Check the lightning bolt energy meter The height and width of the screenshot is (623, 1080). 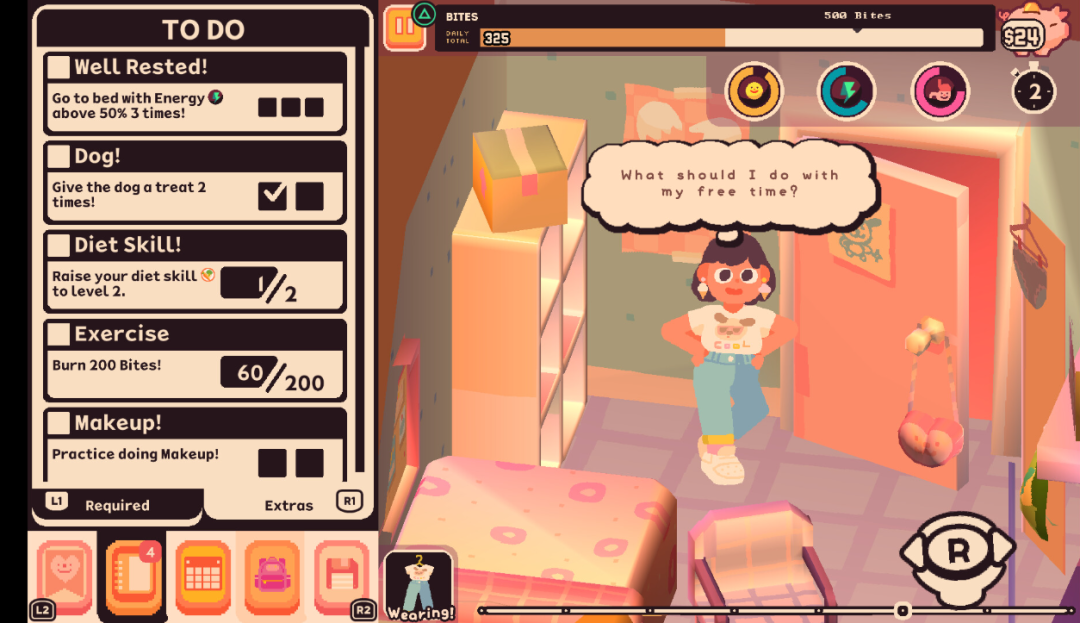(x=847, y=91)
